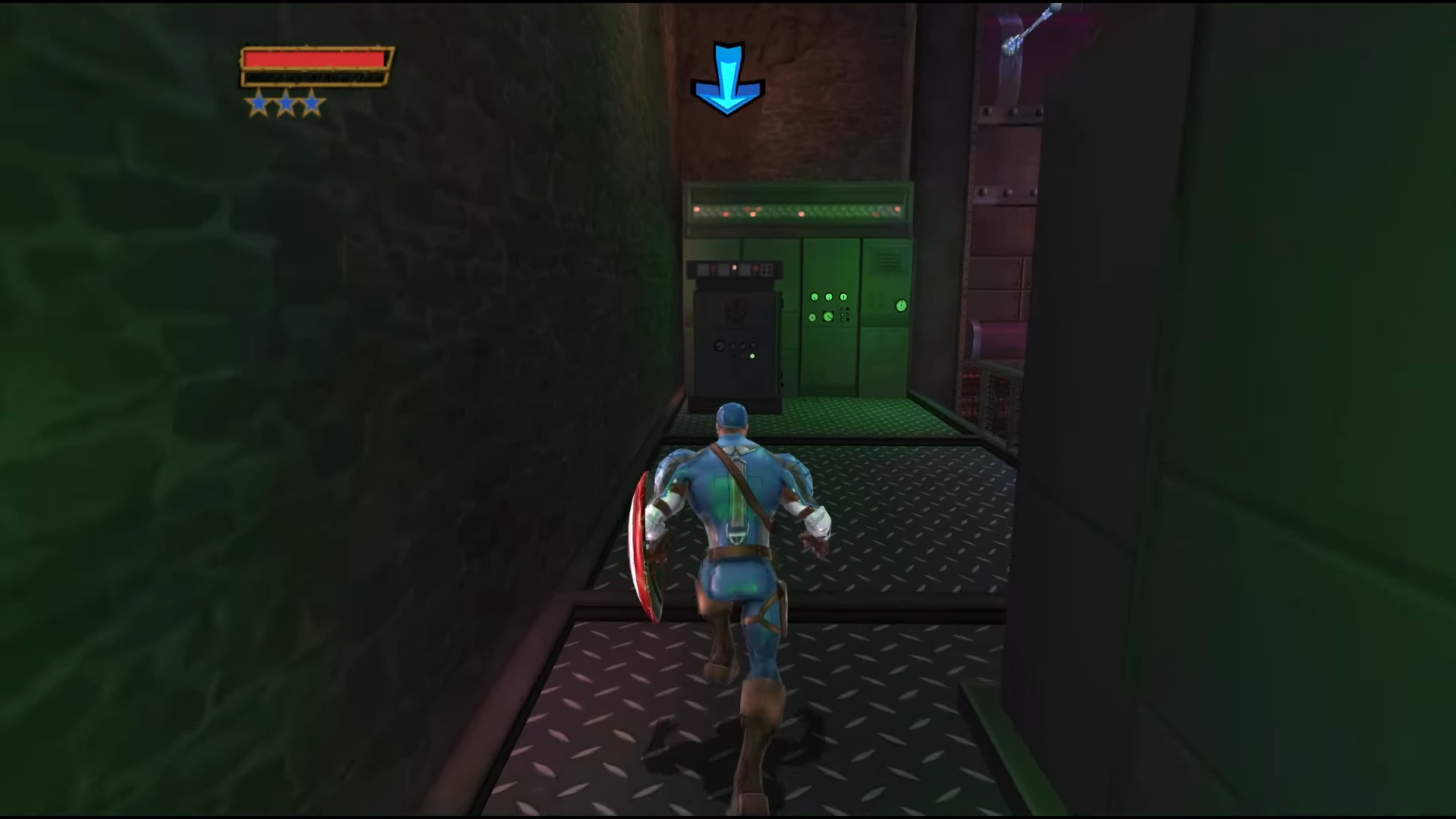Image resolution: width=1456 pixels, height=819 pixels.
Task: Click the red health bar
Action: (315, 59)
